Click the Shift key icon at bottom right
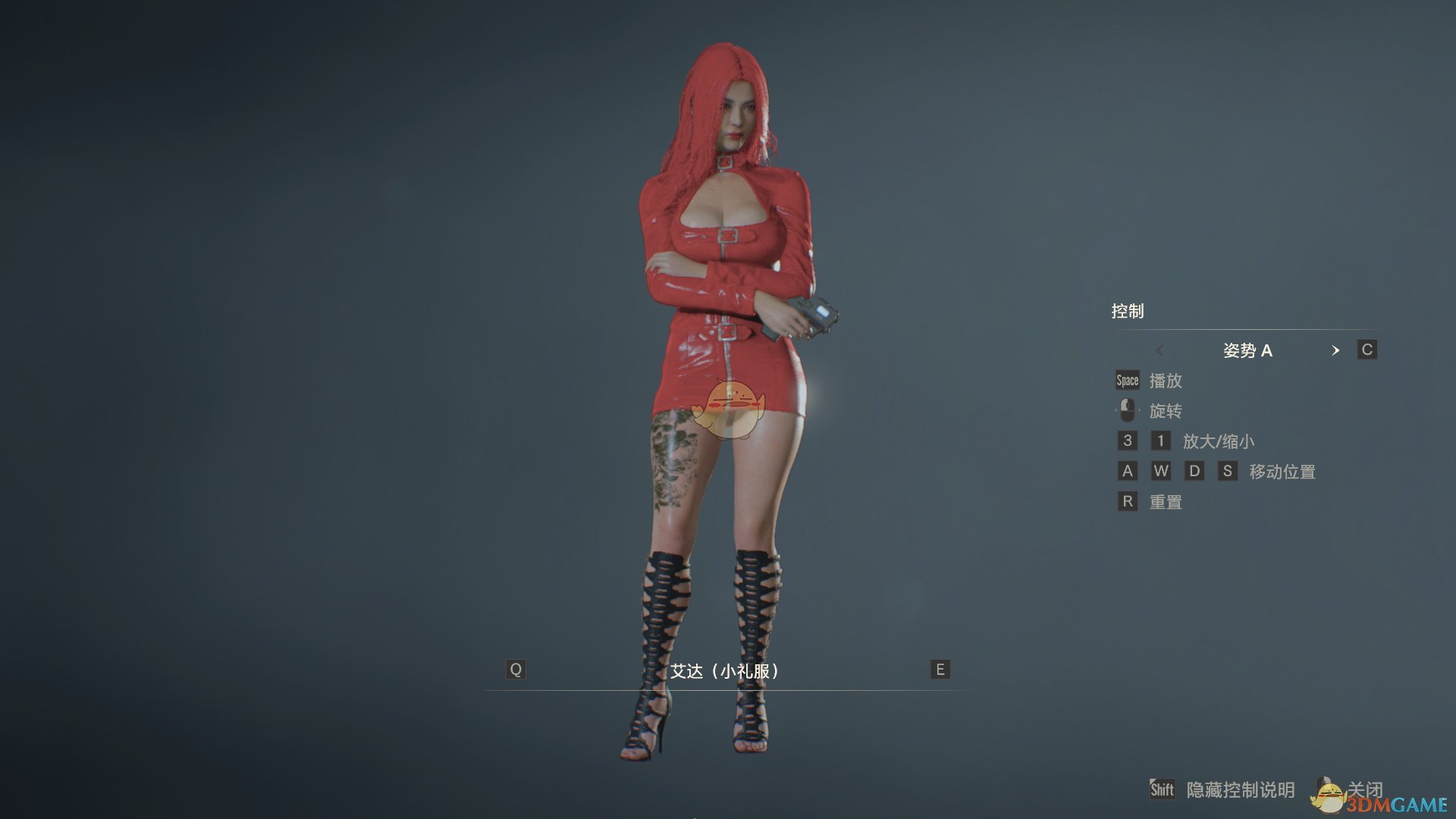 (x=1164, y=789)
